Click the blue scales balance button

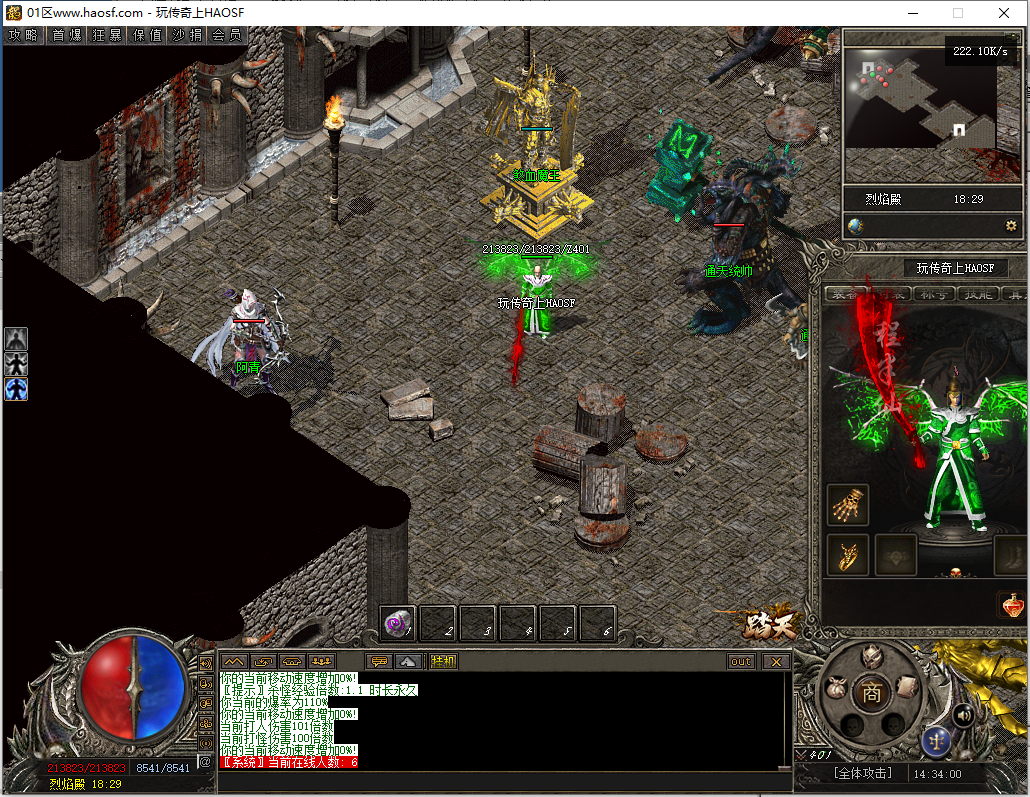(x=937, y=742)
